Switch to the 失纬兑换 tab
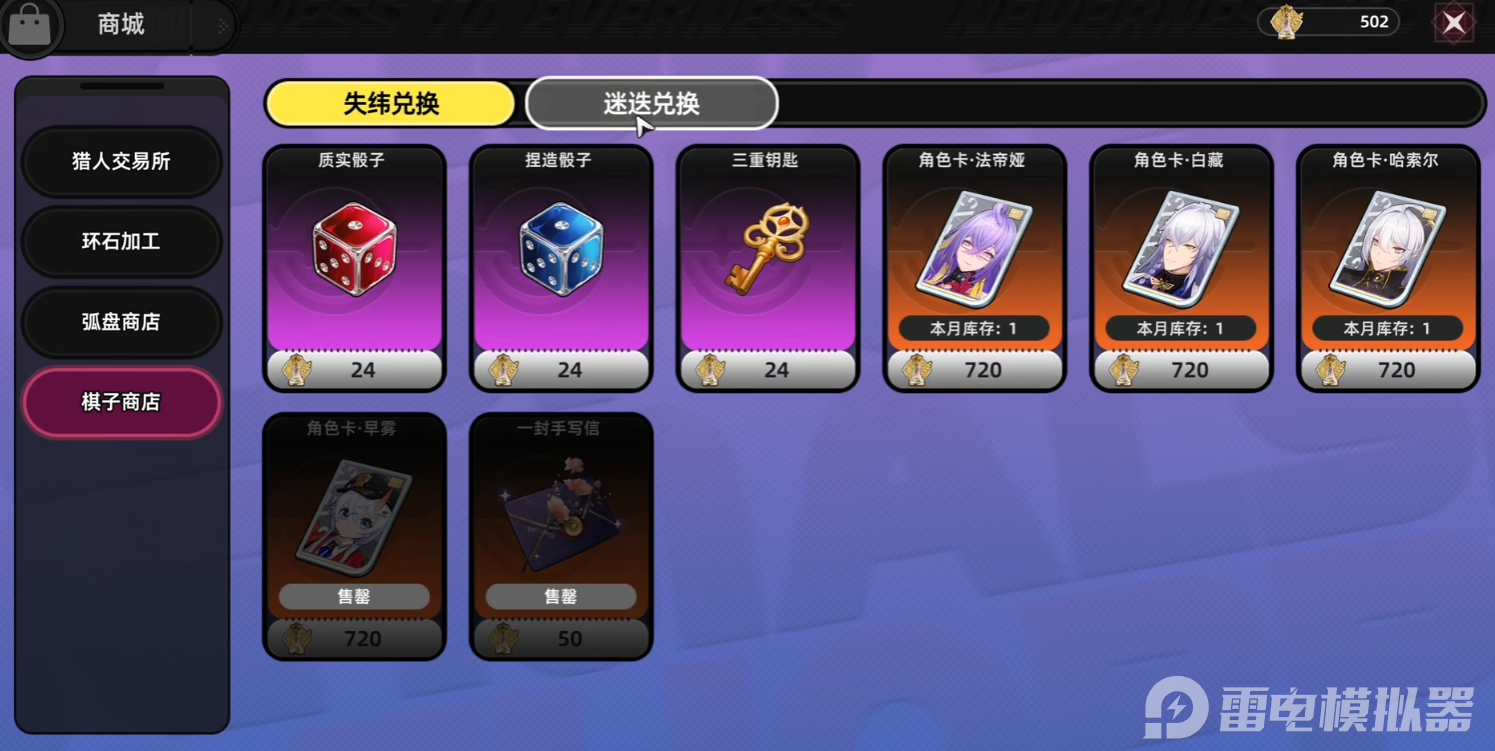Viewport: 1495px width, 751px height. (x=391, y=103)
